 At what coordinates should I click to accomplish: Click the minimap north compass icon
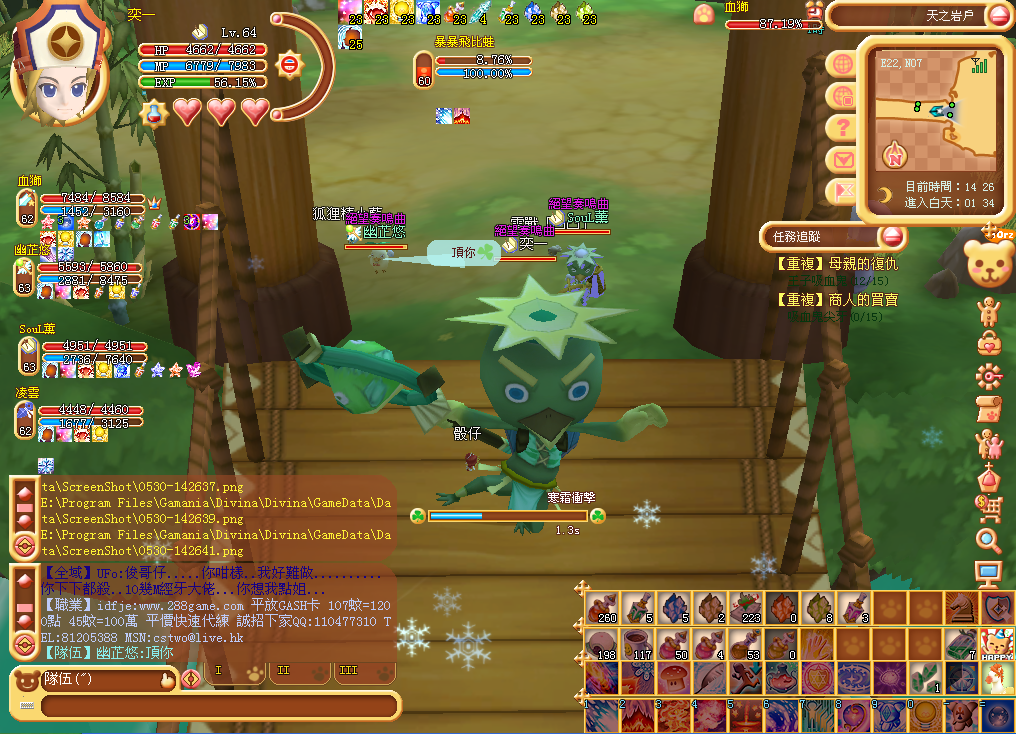[893, 156]
